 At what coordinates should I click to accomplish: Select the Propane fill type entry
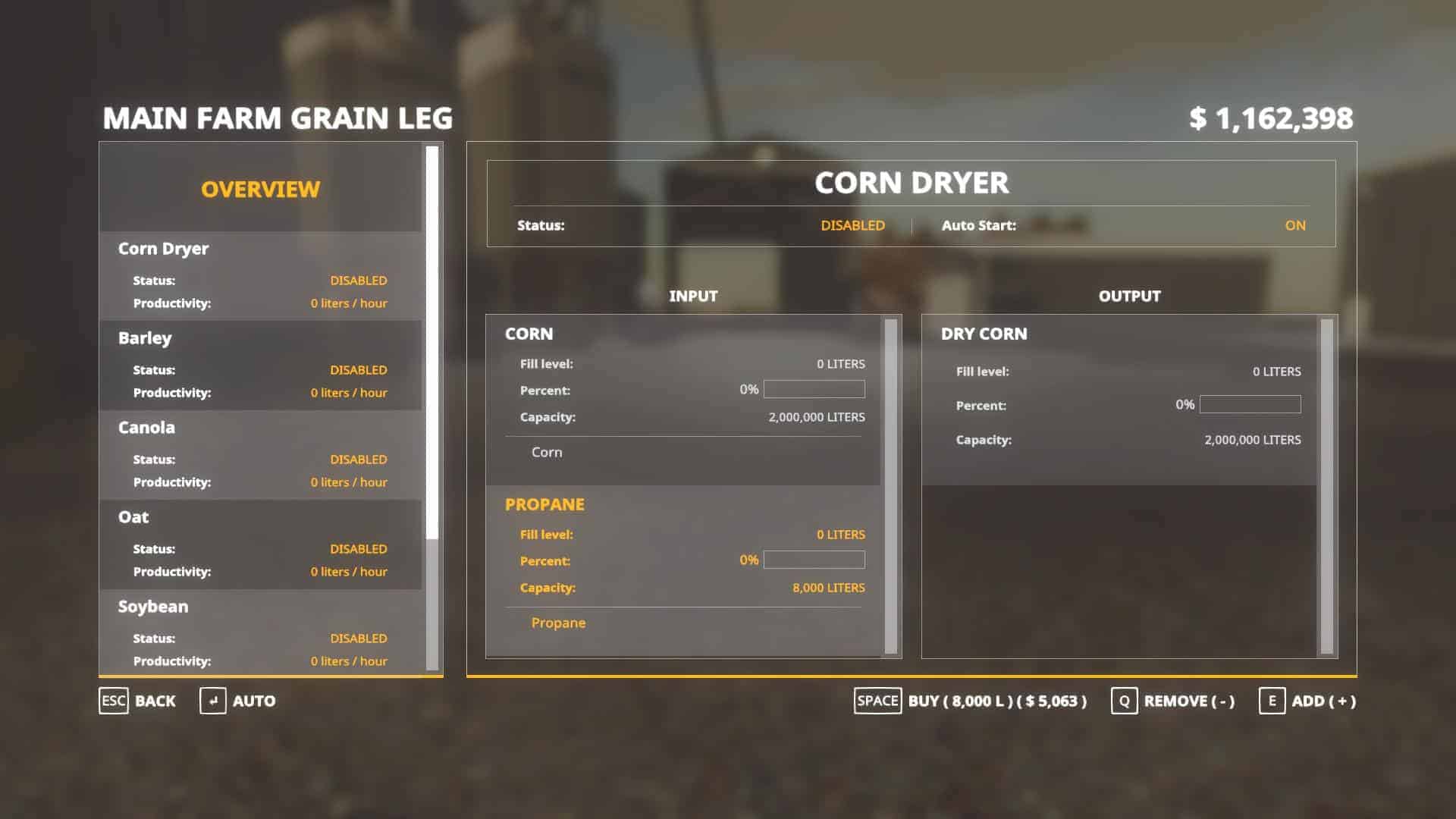558,623
